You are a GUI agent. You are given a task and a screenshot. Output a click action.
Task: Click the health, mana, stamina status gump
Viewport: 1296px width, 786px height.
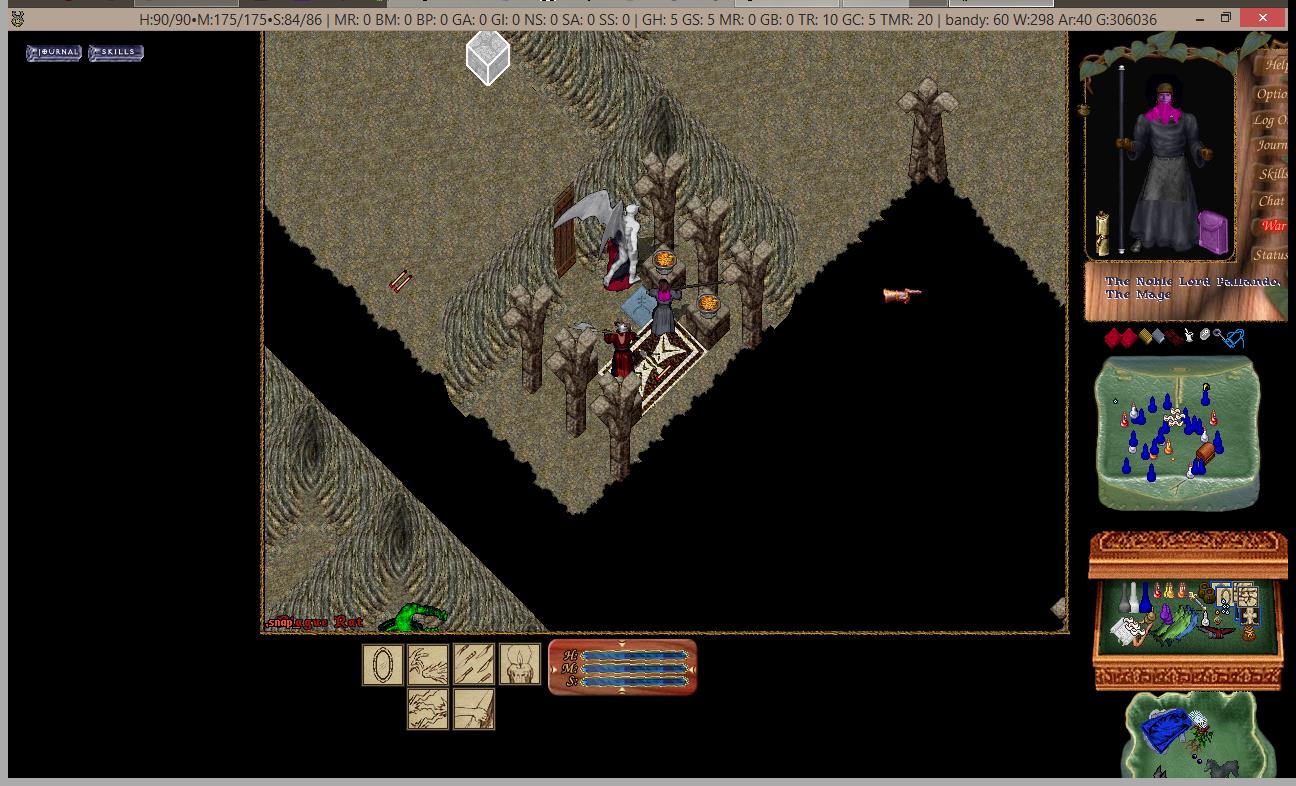coord(622,667)
